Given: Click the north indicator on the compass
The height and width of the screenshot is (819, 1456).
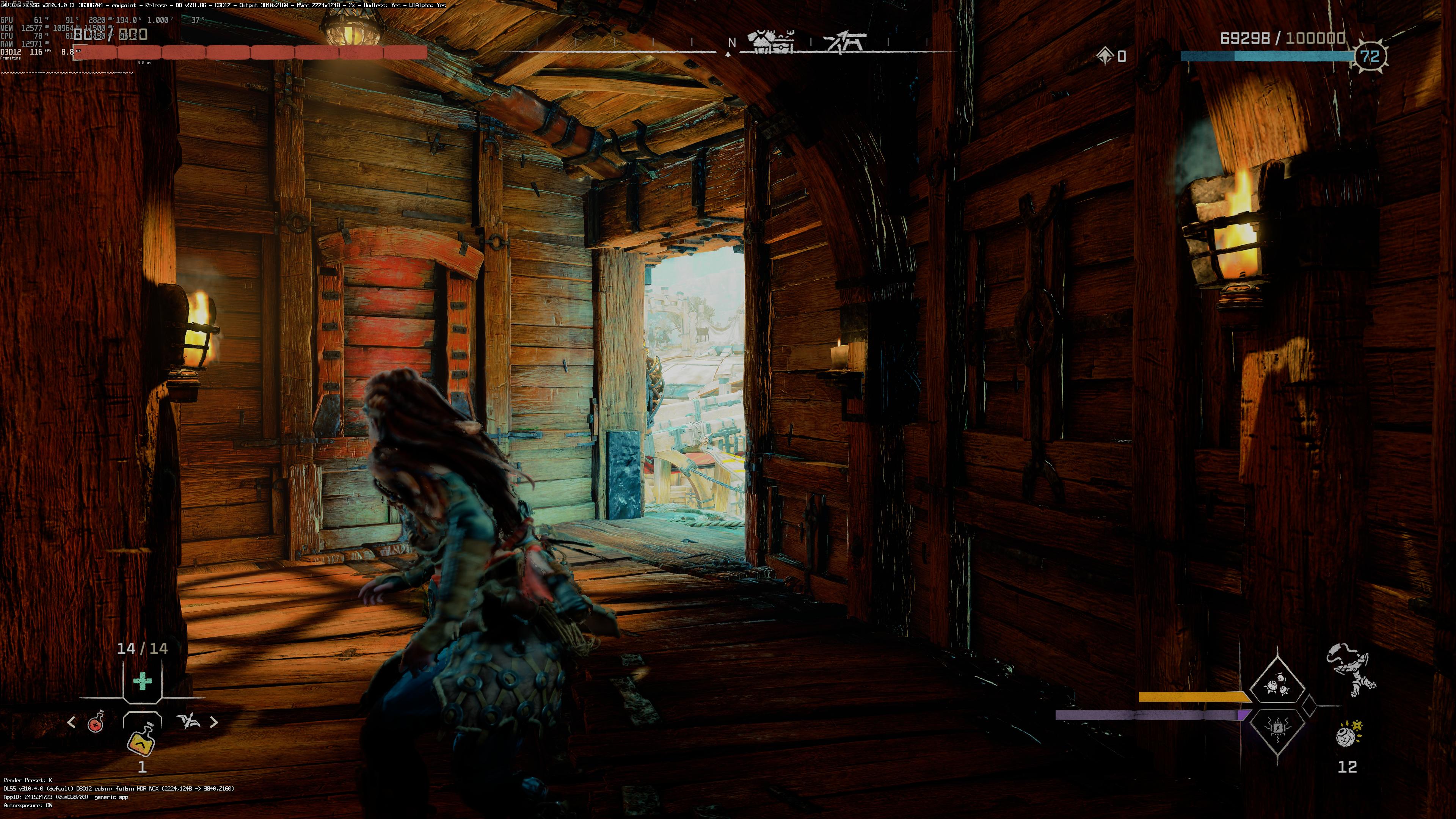Looking at the screenshot, I should click(x=731, y=43).
